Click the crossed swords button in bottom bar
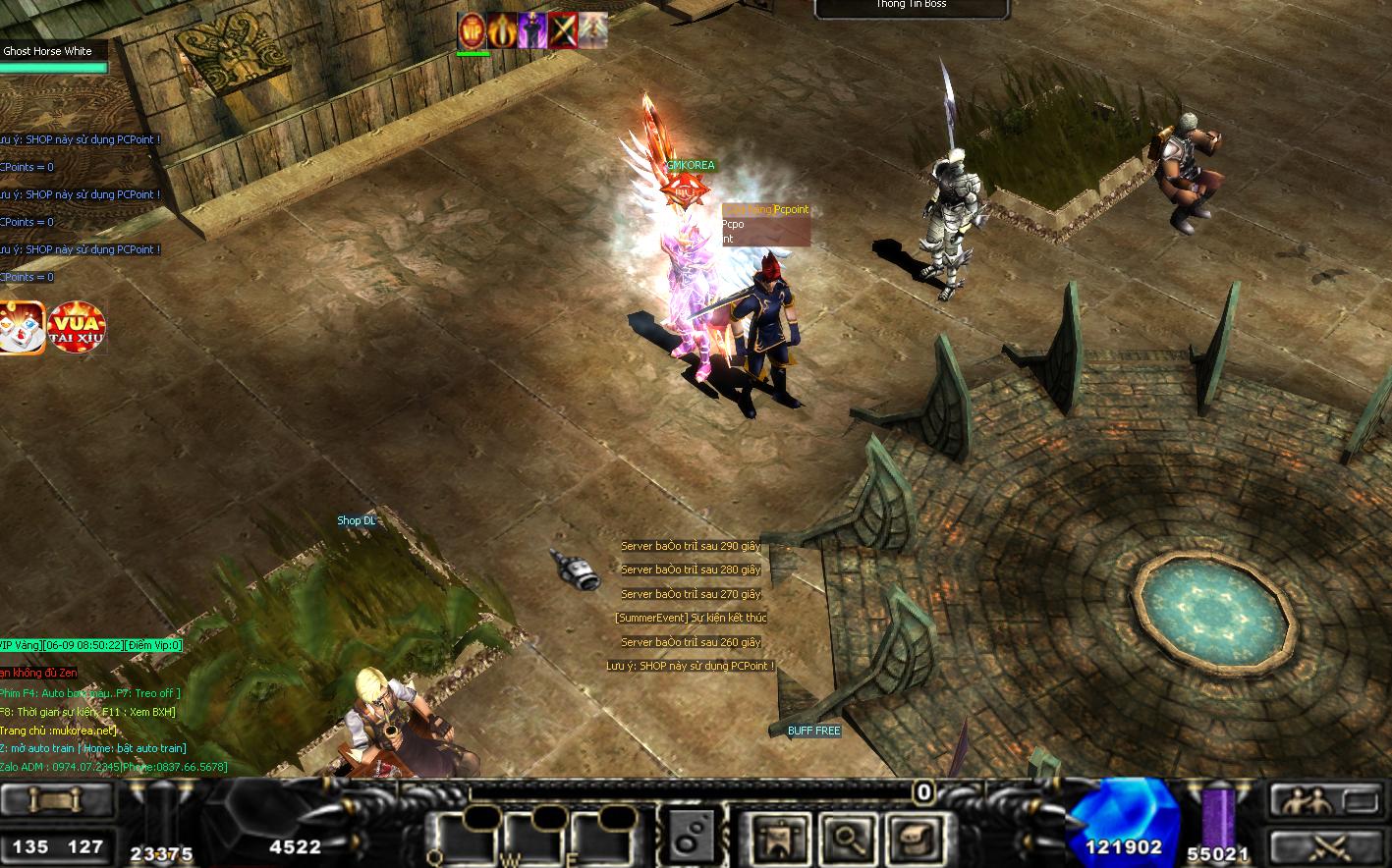This screenshot has width=1392, height=868. pos(1325,846)
